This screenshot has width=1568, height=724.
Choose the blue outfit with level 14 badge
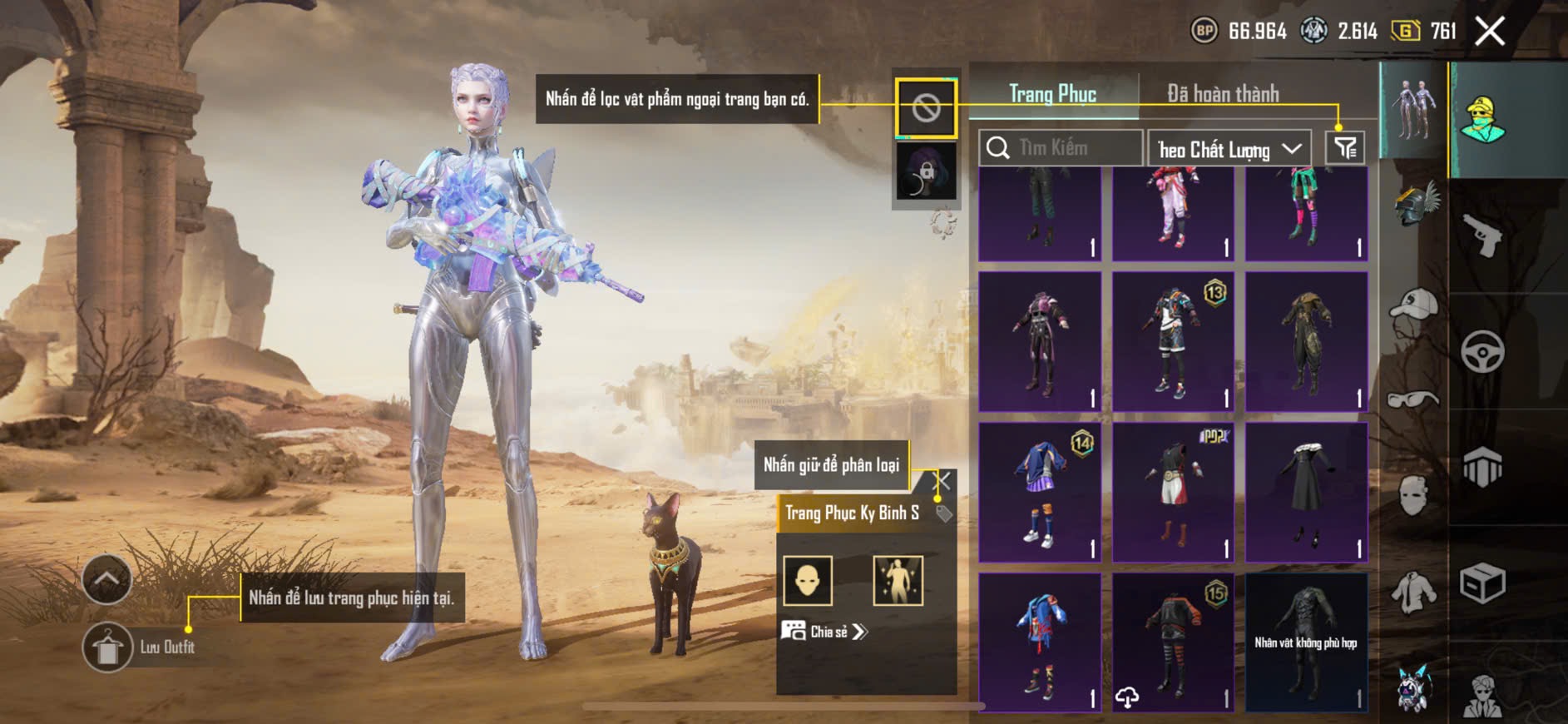point(1040,492)
